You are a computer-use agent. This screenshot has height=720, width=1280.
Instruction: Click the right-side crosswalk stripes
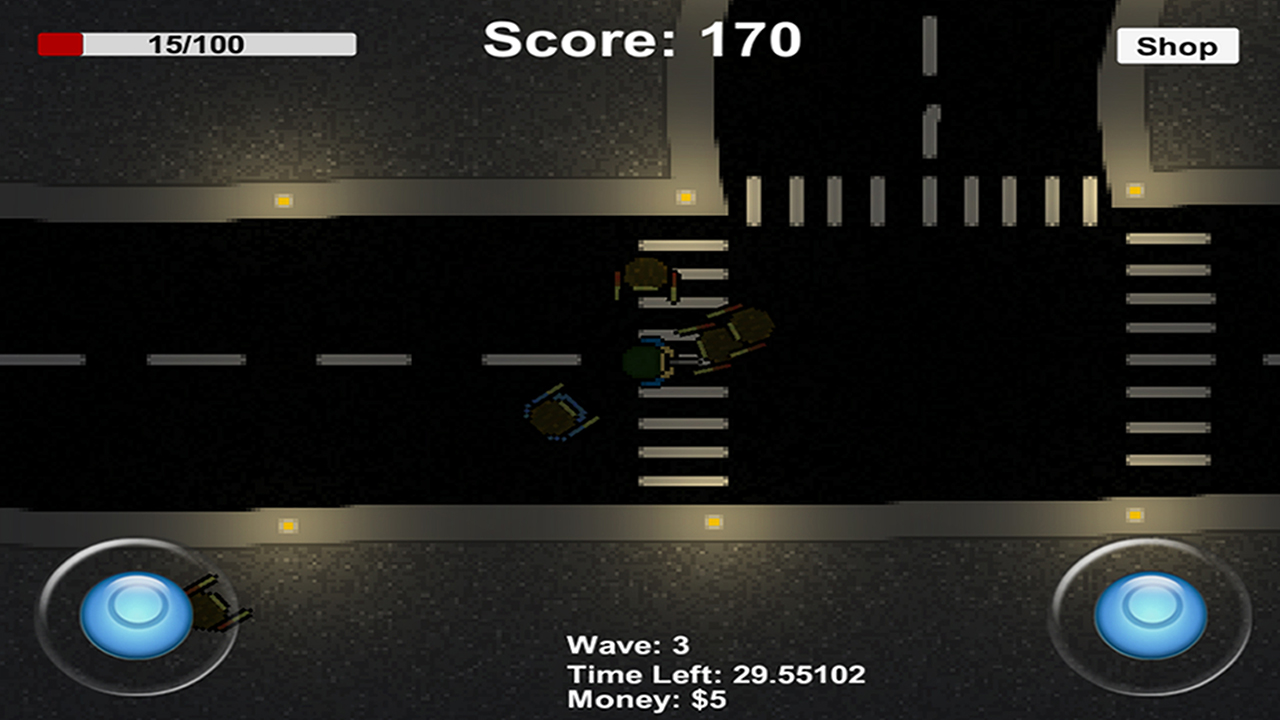coord(1170,350)
